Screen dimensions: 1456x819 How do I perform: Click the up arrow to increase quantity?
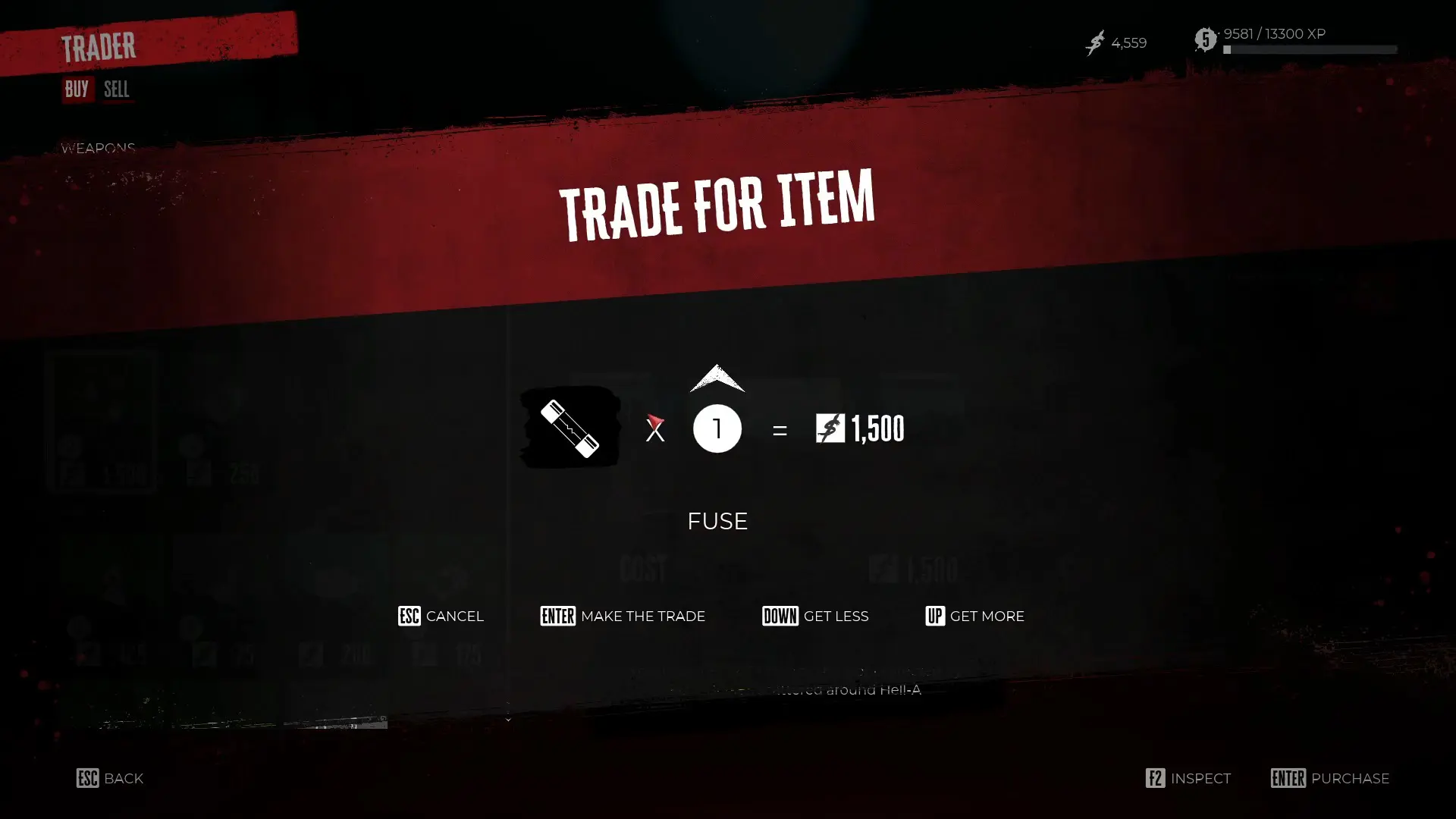[x=717, y=379]
